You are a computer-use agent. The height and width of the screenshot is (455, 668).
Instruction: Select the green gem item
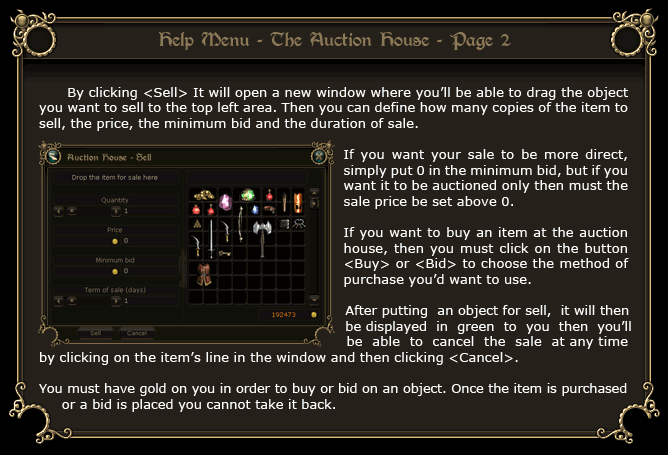[247, 194]
